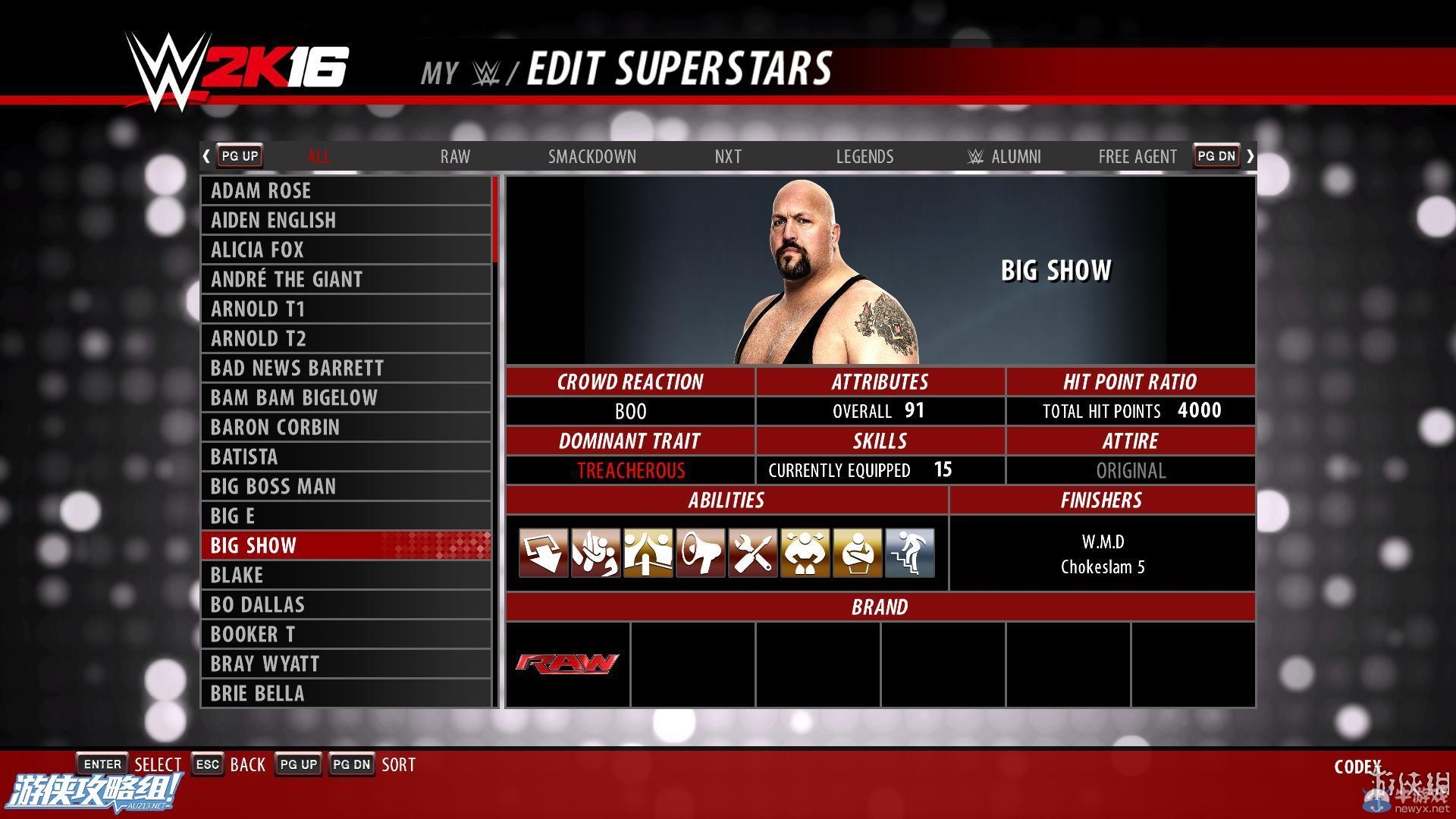Collapse to previous page with left chevron
Viewport: 1456px width, 819px height.
pyautogui.click(x=206, y=155)
